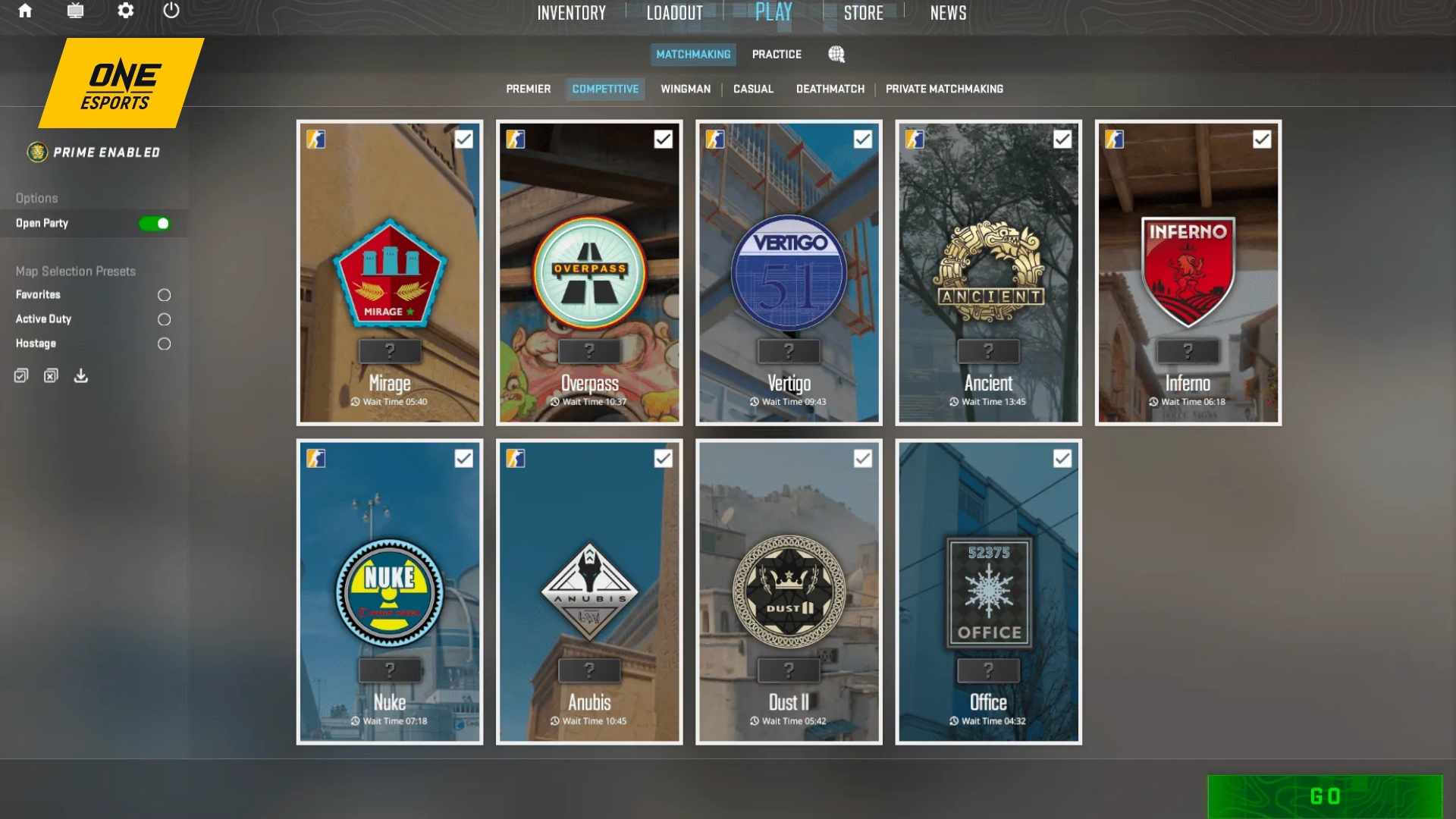
Task: Start matchmaking with the GO button
Action: click(1324, 796)
